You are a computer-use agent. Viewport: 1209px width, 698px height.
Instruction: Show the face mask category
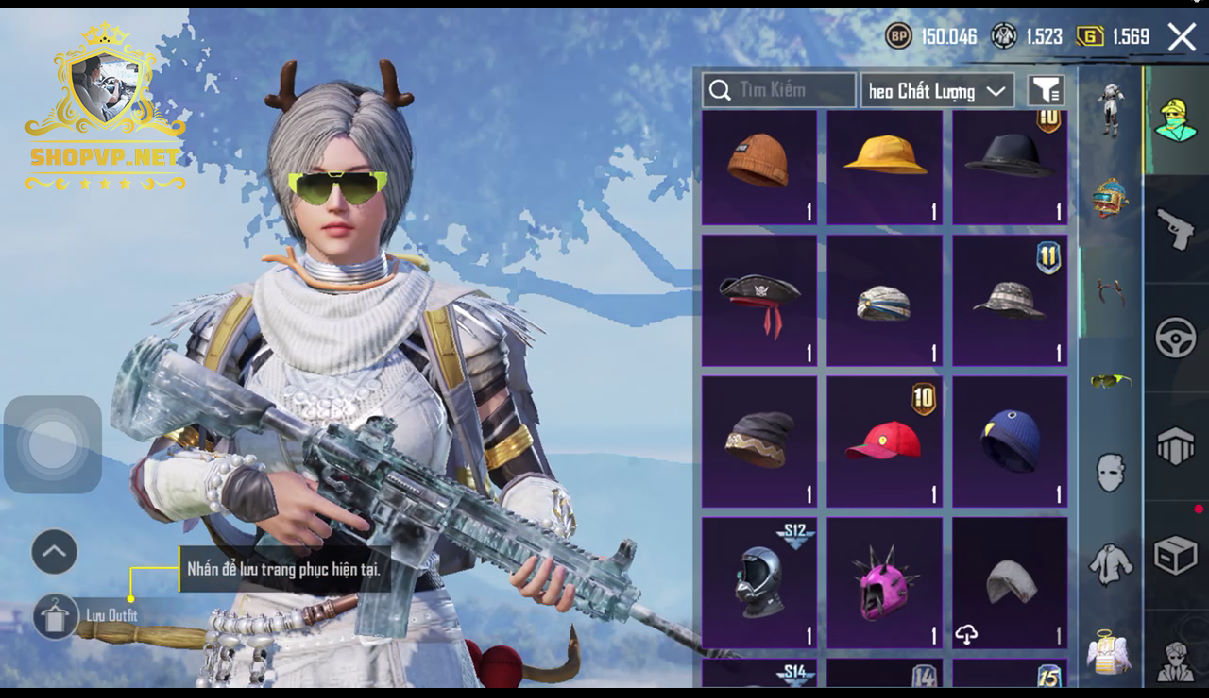pos(1110,471)
